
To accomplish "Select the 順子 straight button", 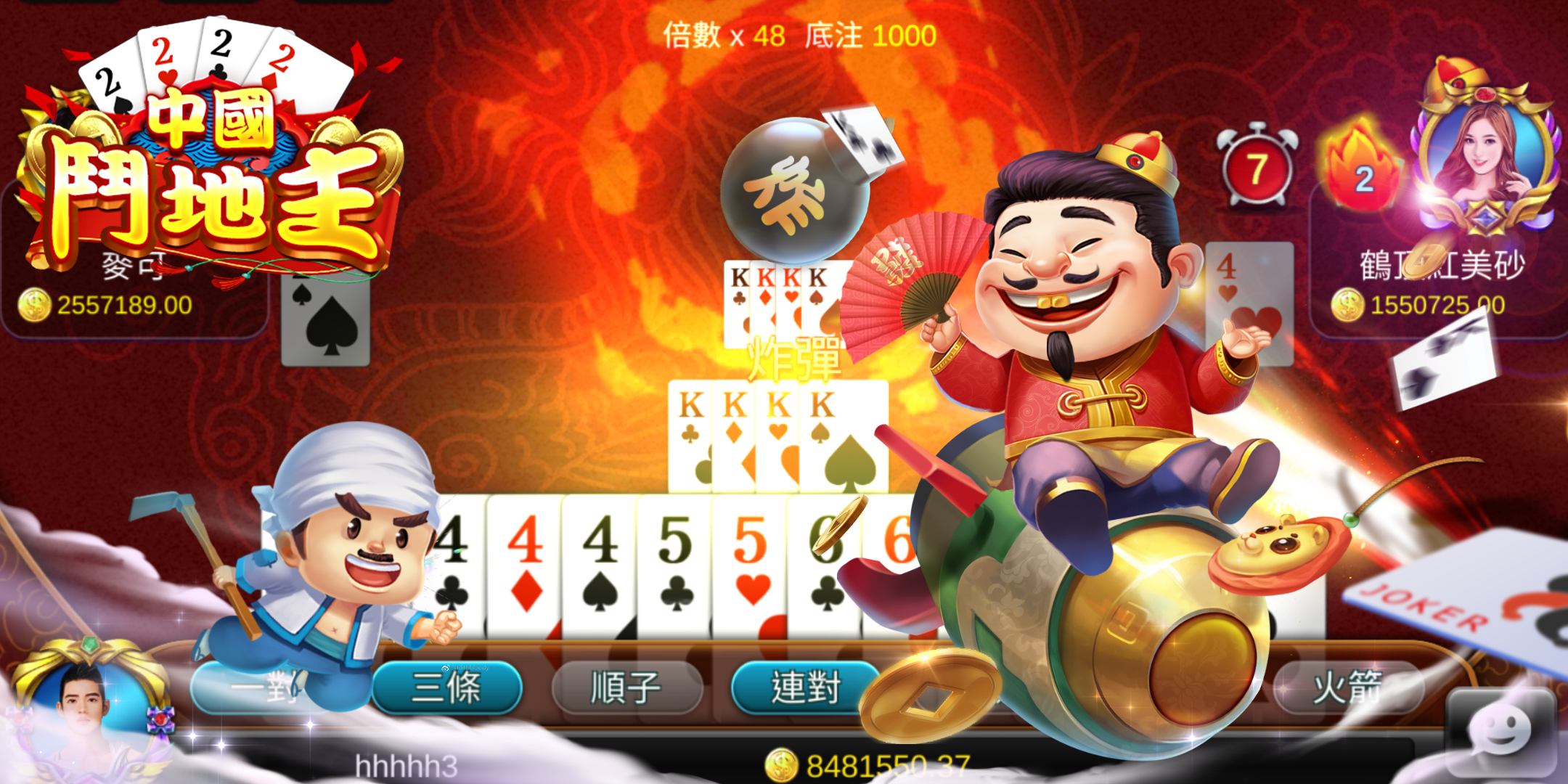I will [x=626, y=687].
